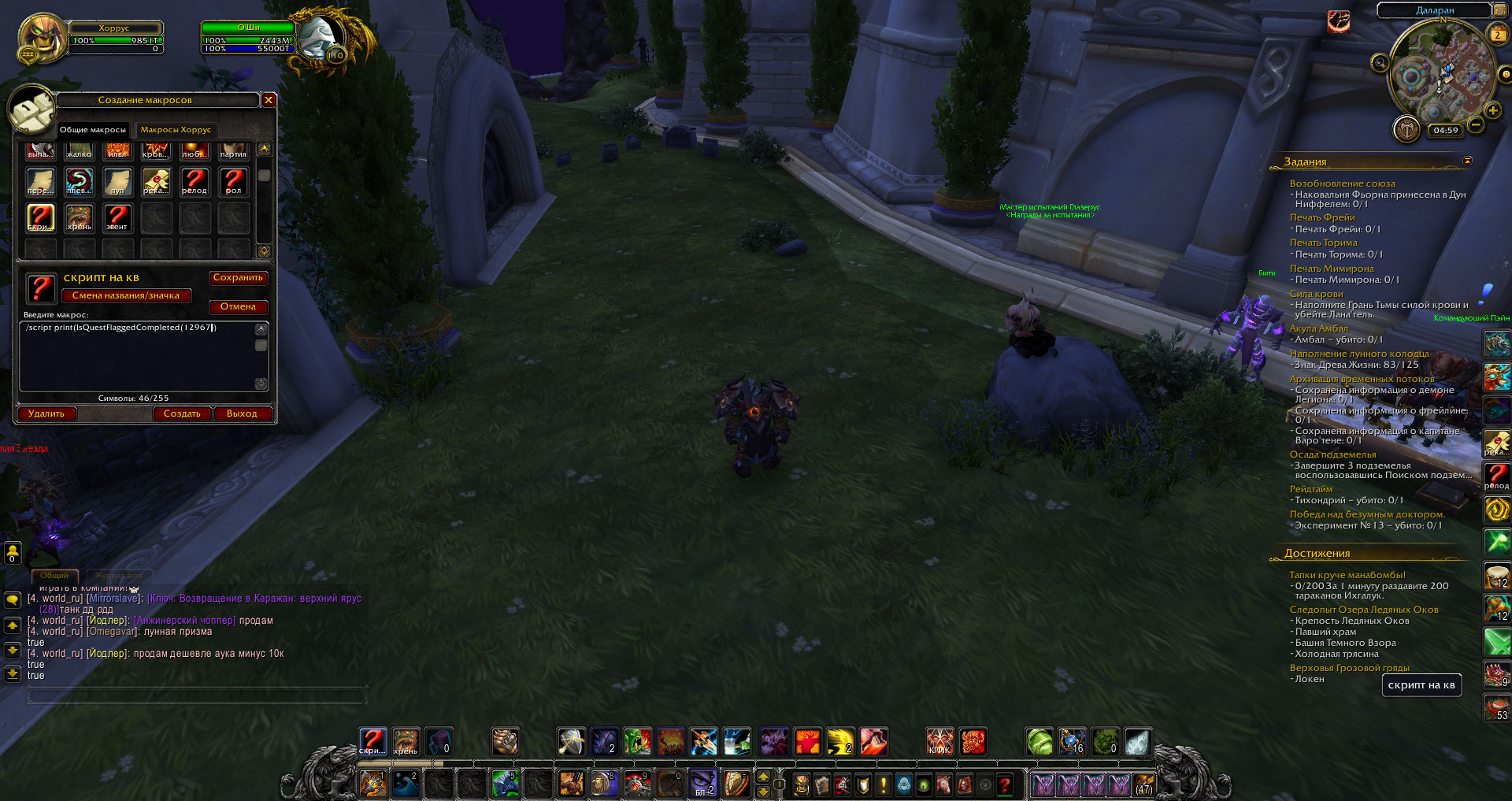
Task: Collapse the Задания quest tracker
Action: (x=1467, y=161)
